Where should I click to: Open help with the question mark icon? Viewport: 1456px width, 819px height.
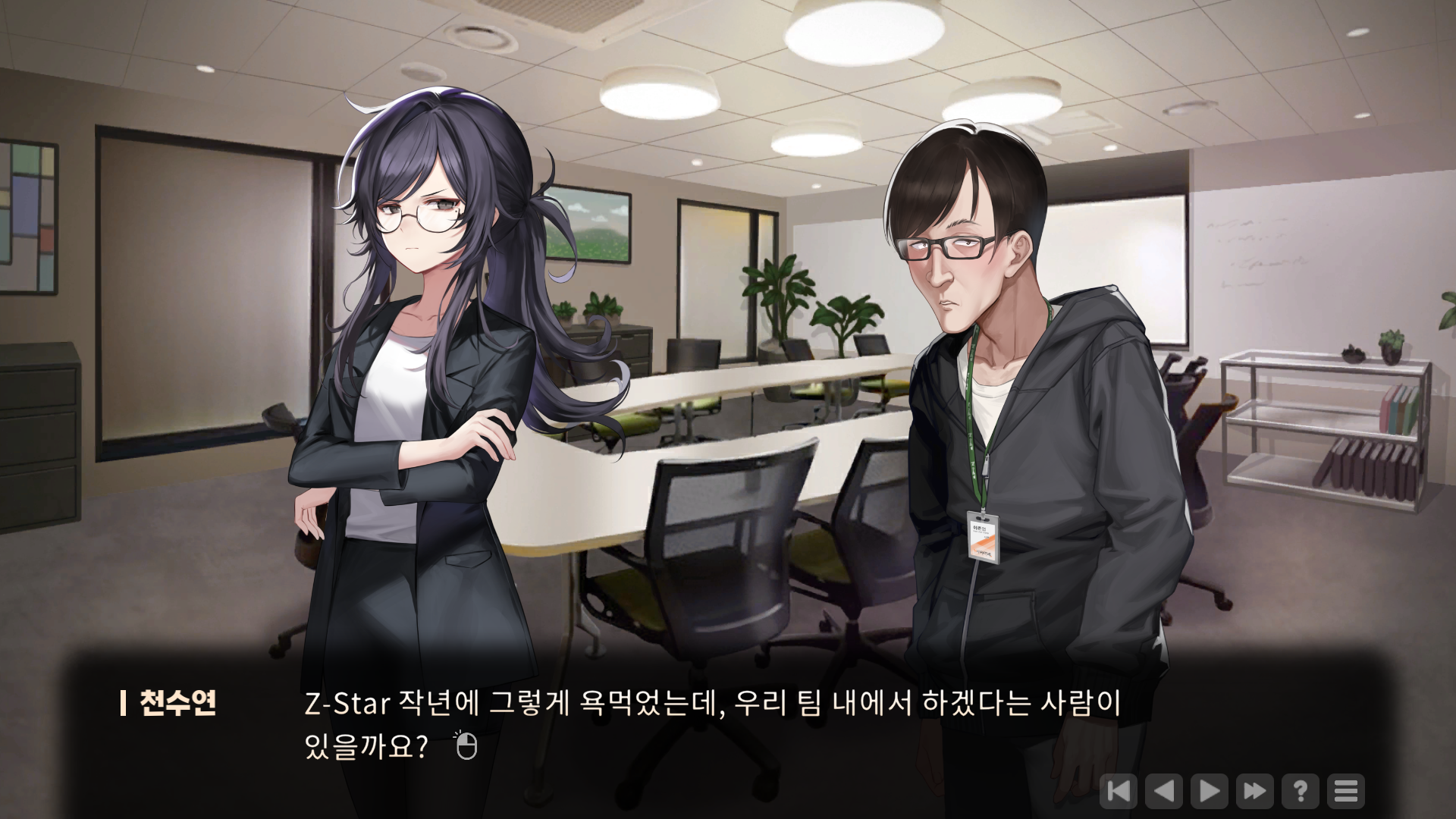pyautogui.click(x=1302, y=792)
